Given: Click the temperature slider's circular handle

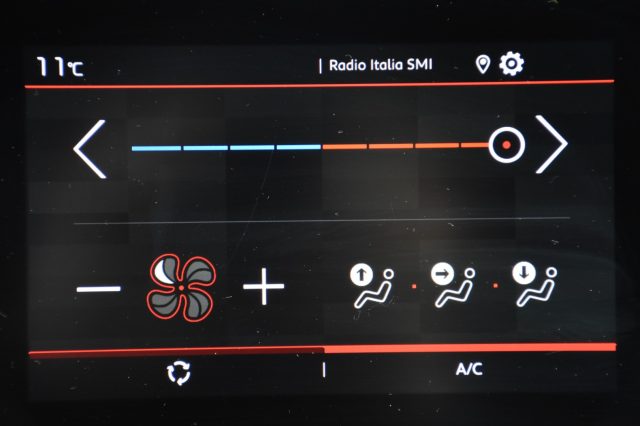Looking at the screenshot, I should [x=507, y=146].
